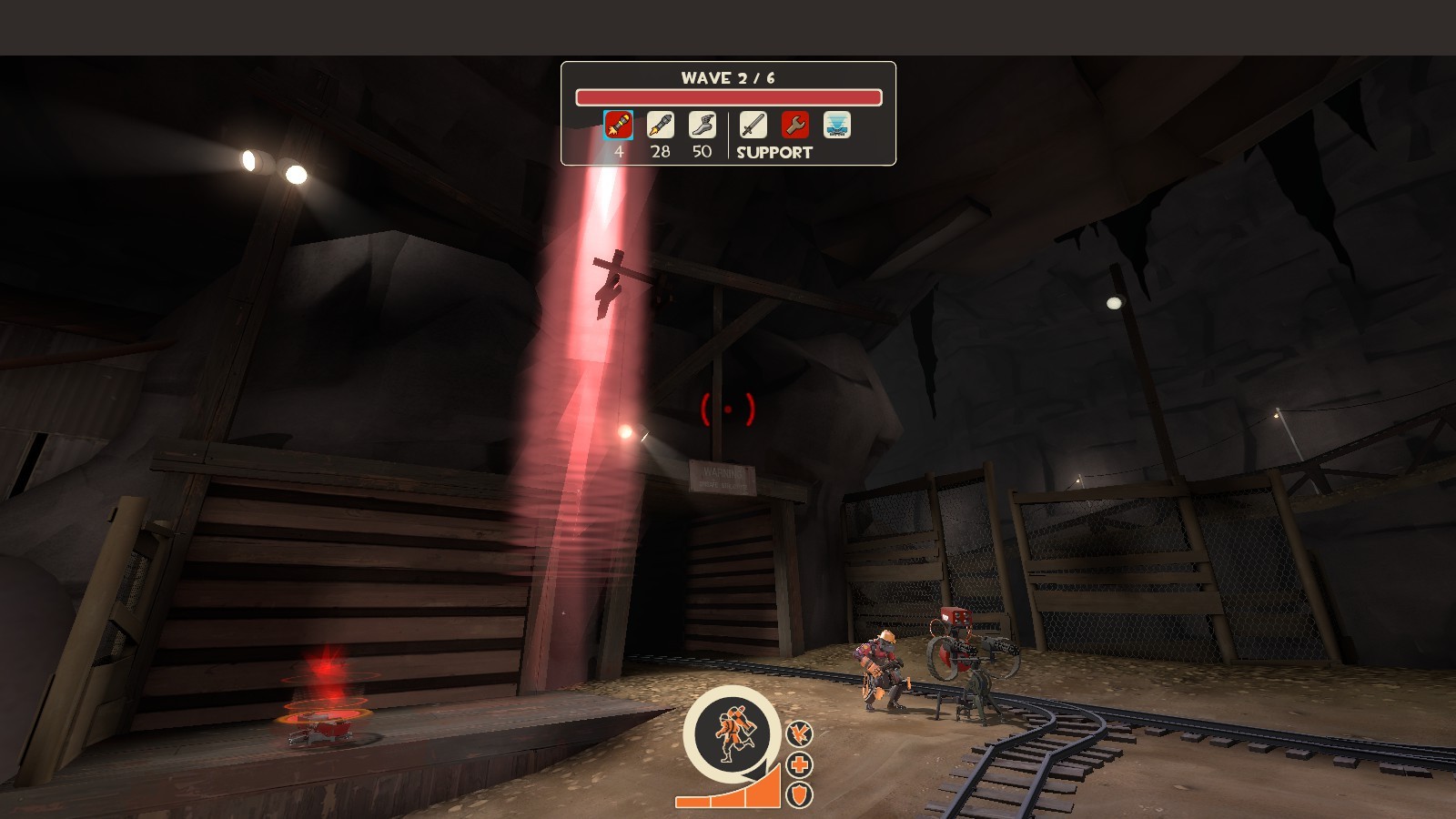Toggle the crit bolt buff indicator
This screenshot has width=1456, height=819.
pyautogui.click(x=799, y=733)
